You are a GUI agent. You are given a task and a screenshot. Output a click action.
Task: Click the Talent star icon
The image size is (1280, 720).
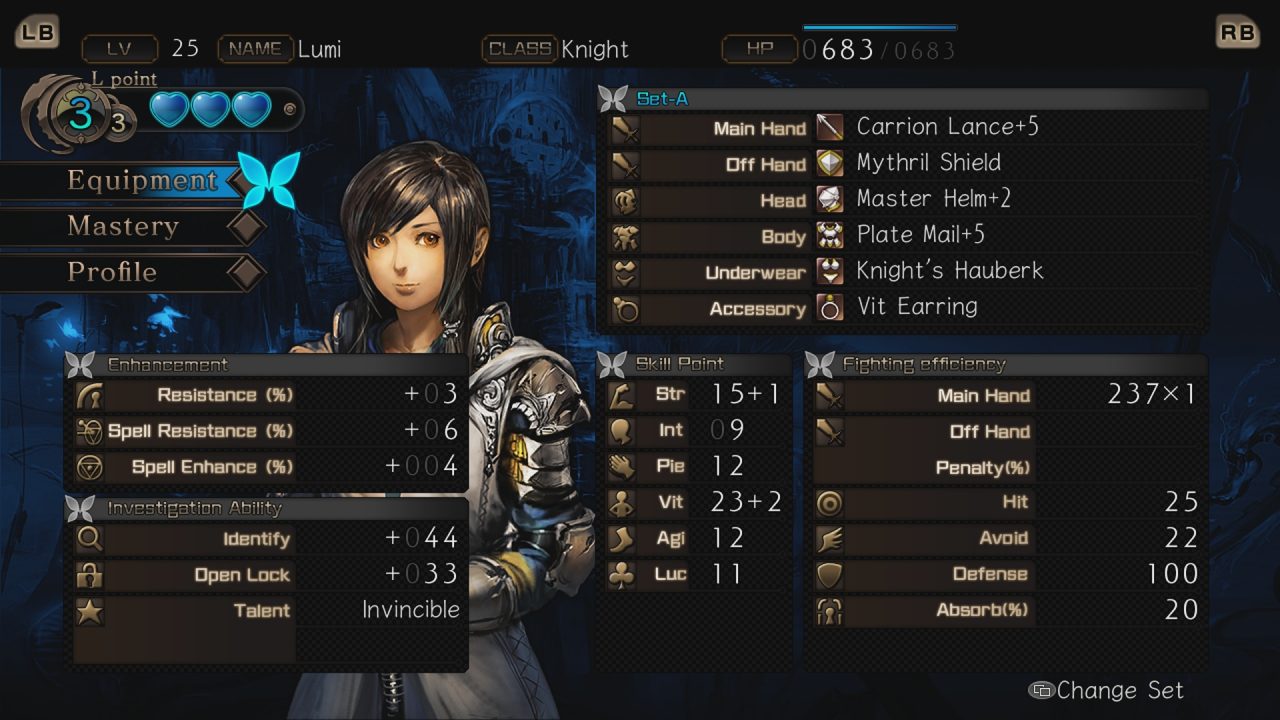click(x=88, y=609)
